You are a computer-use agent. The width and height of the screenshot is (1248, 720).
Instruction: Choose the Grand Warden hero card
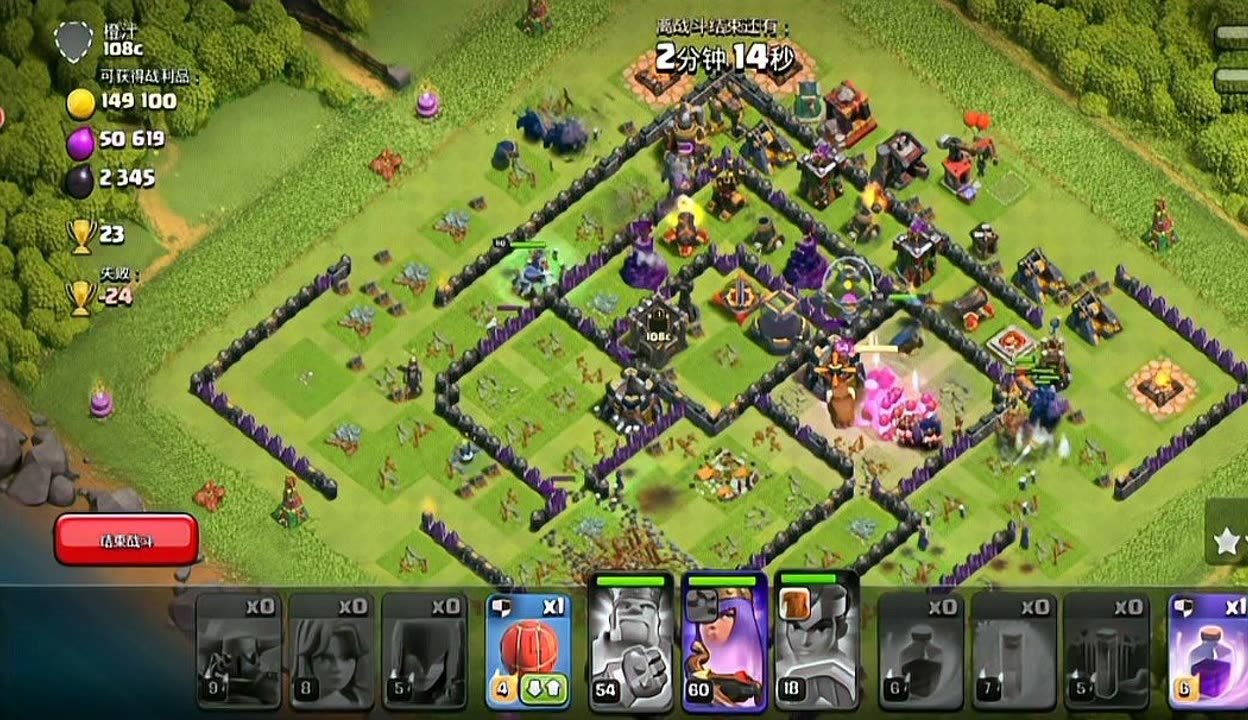click(816, 641)
